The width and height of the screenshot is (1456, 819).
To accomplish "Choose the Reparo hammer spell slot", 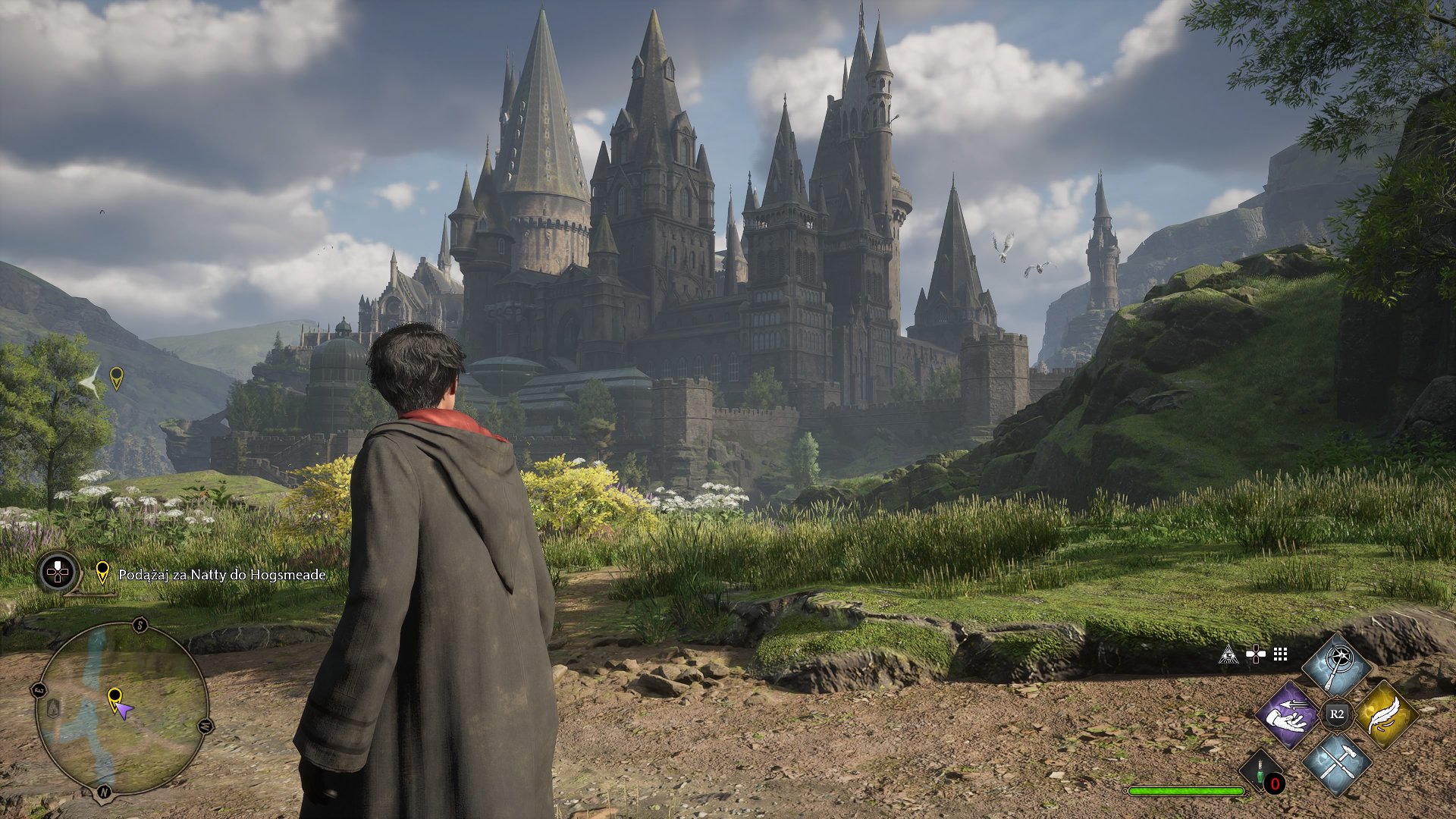I will pyautogui.click(x=1336, y=763).
